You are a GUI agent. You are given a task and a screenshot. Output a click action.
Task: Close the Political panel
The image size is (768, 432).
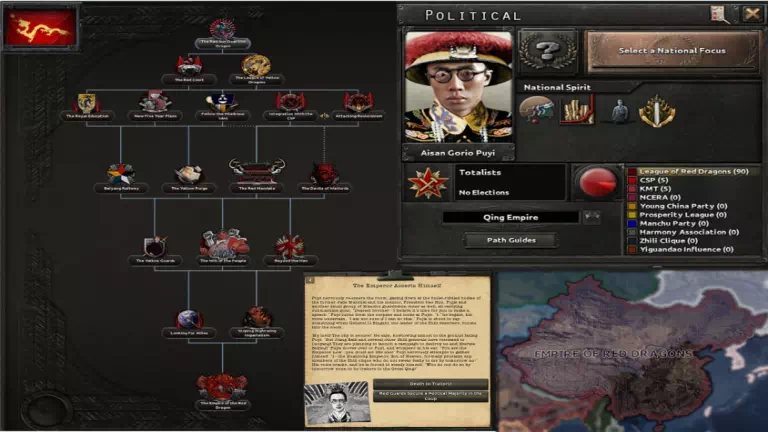coord(752,14)
